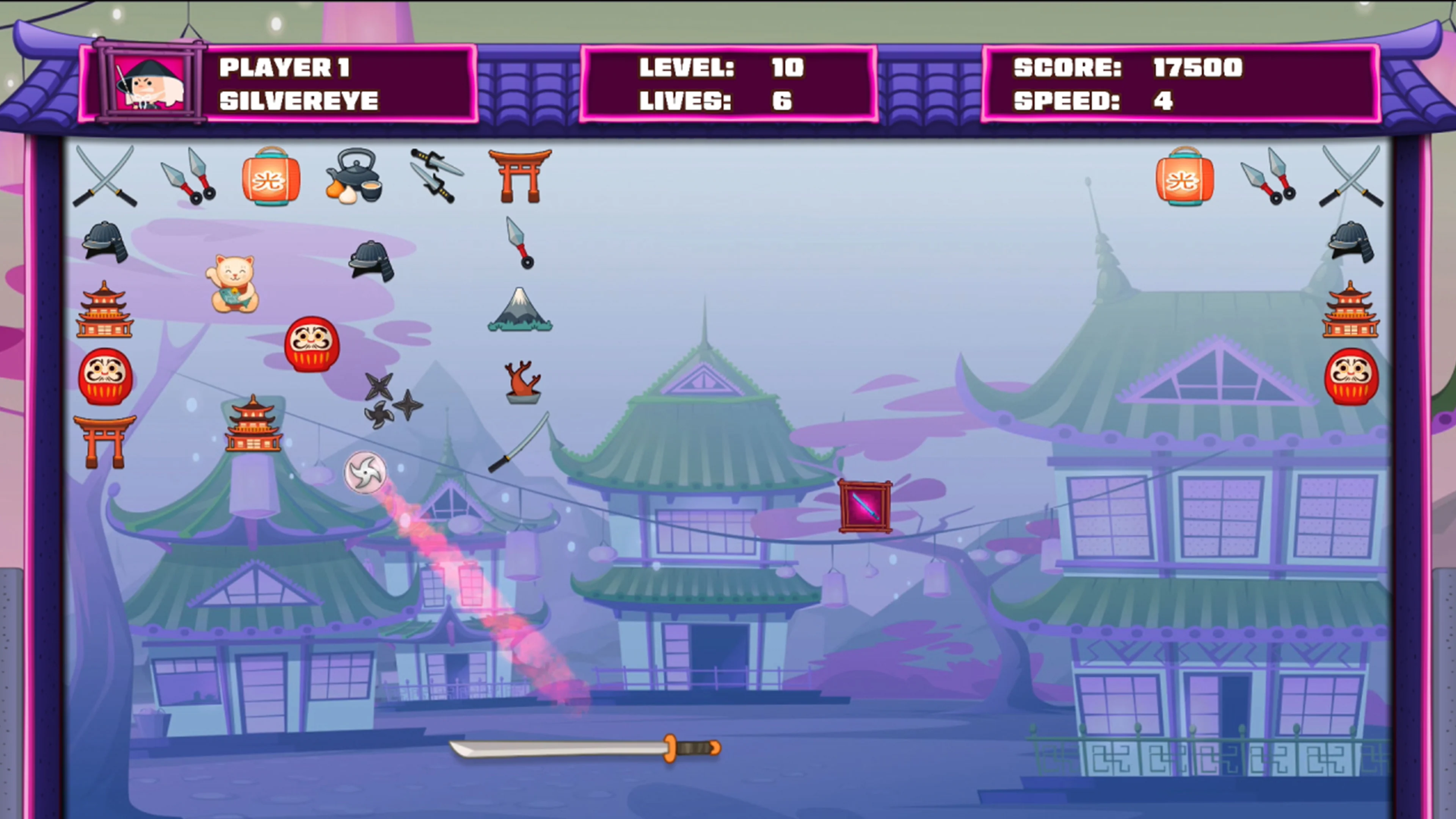Select the lantern block at top-right
1456x819 pixels.
click(1185, 178)
